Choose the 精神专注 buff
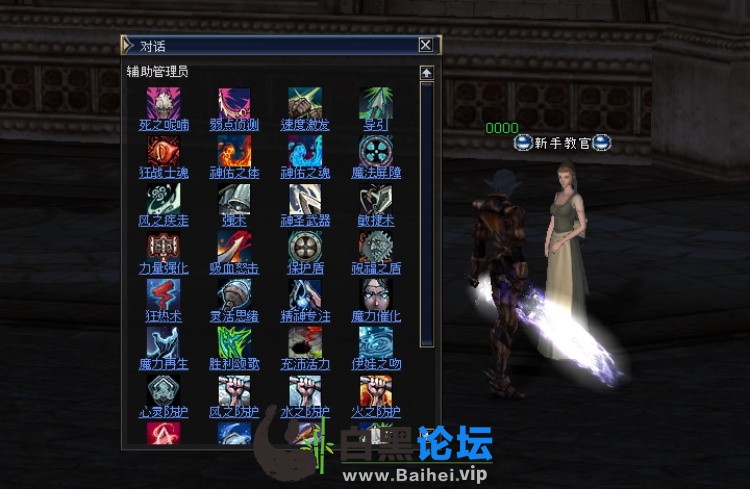Viewport: 750px width, 489px height. click(305, 316)
